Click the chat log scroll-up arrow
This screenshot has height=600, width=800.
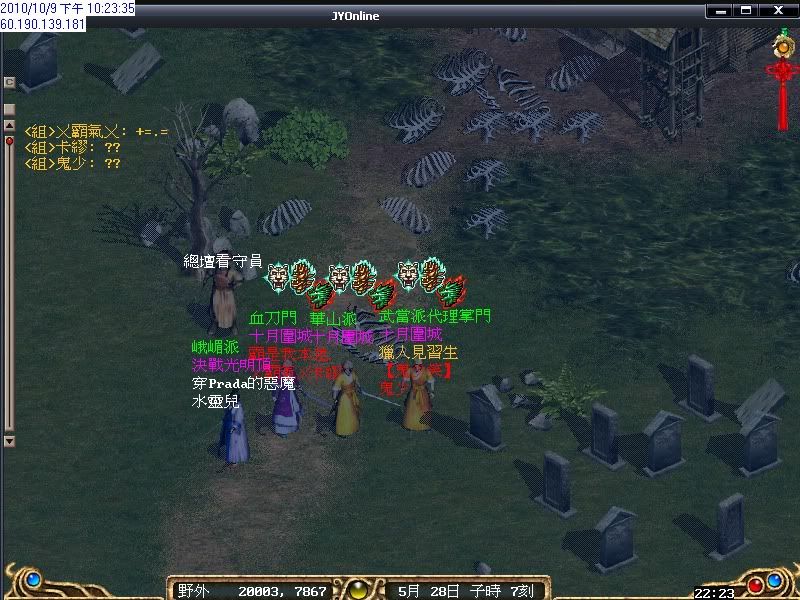9,126
